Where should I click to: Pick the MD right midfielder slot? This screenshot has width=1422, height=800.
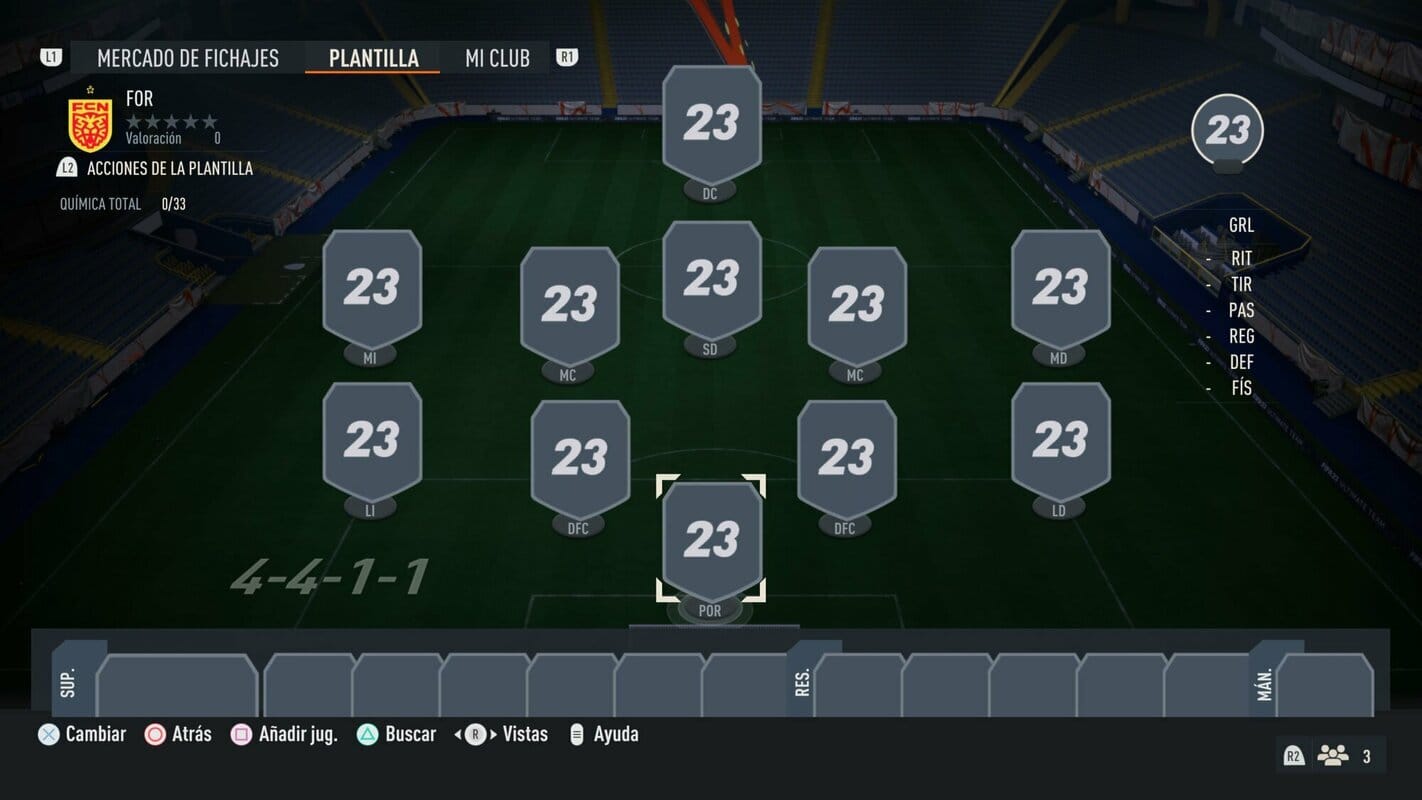pos(1060,290)
